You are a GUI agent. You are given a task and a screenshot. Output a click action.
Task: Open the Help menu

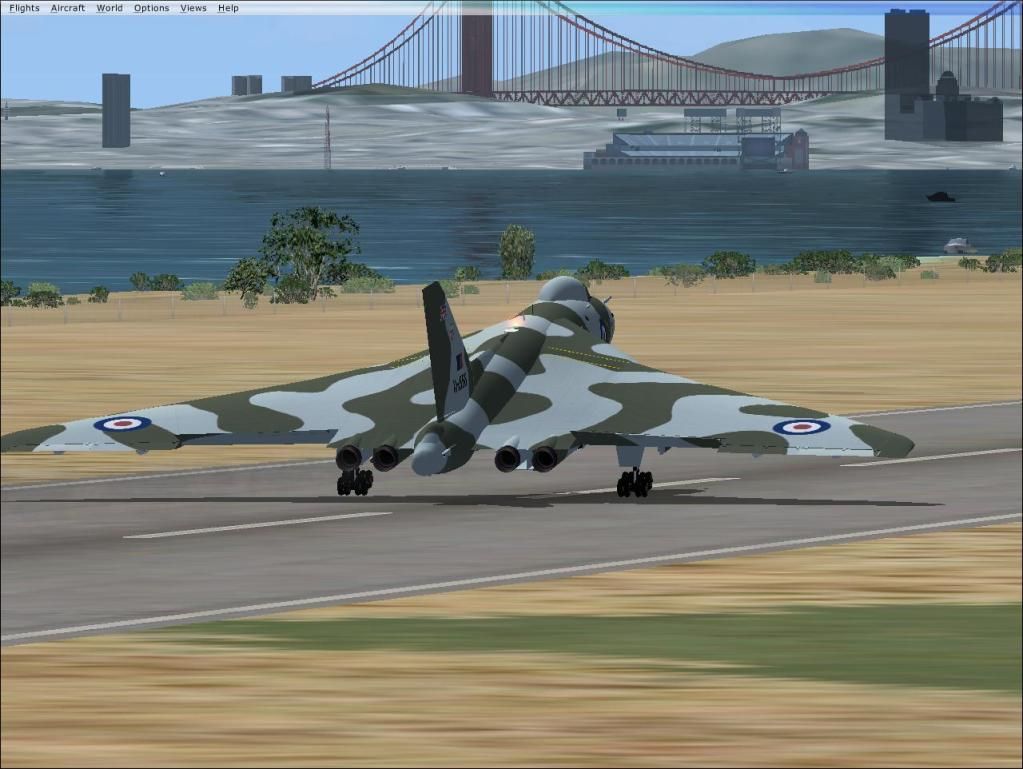228,8
